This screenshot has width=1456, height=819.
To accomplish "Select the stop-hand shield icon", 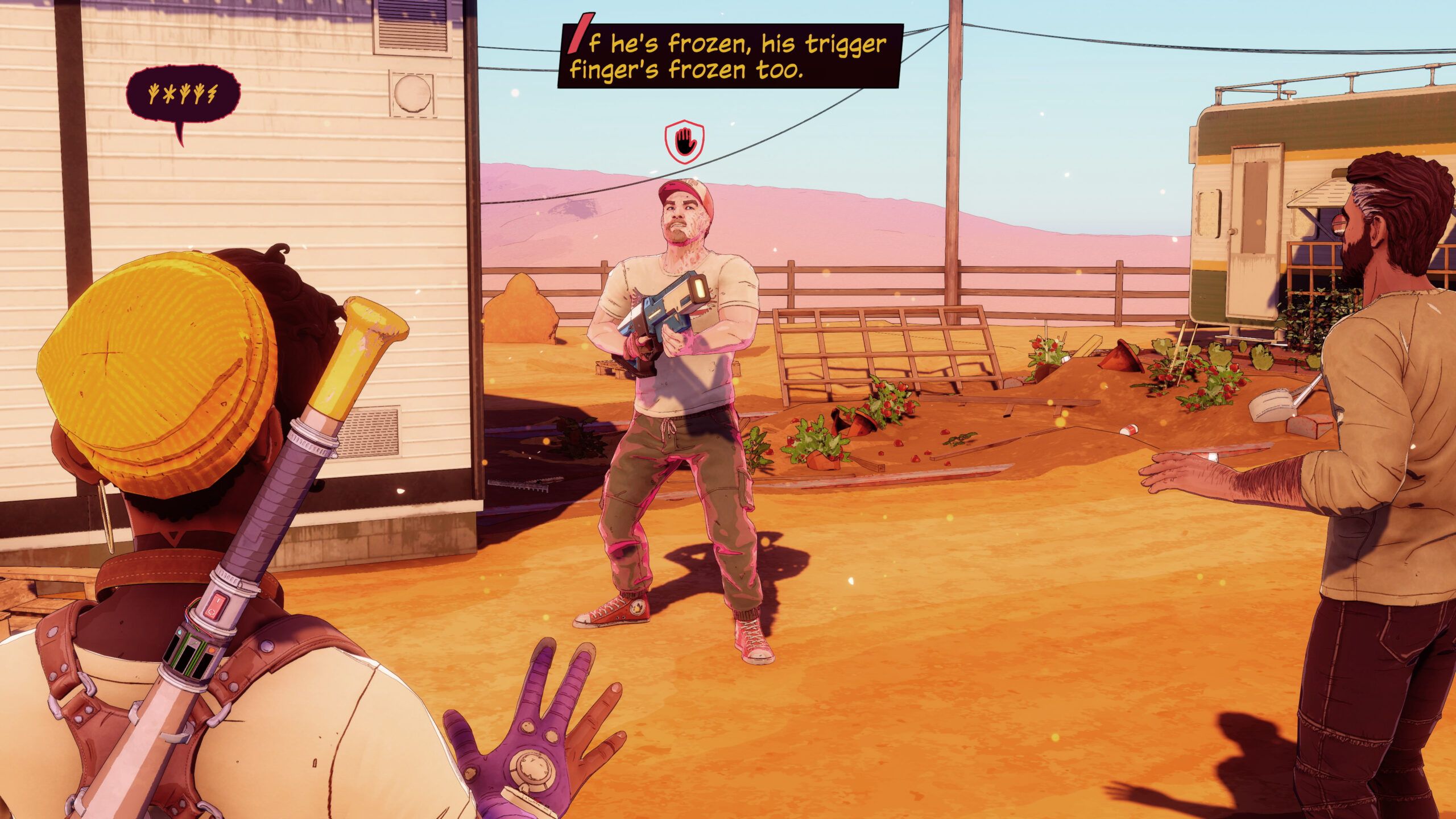I will [685, 142].
